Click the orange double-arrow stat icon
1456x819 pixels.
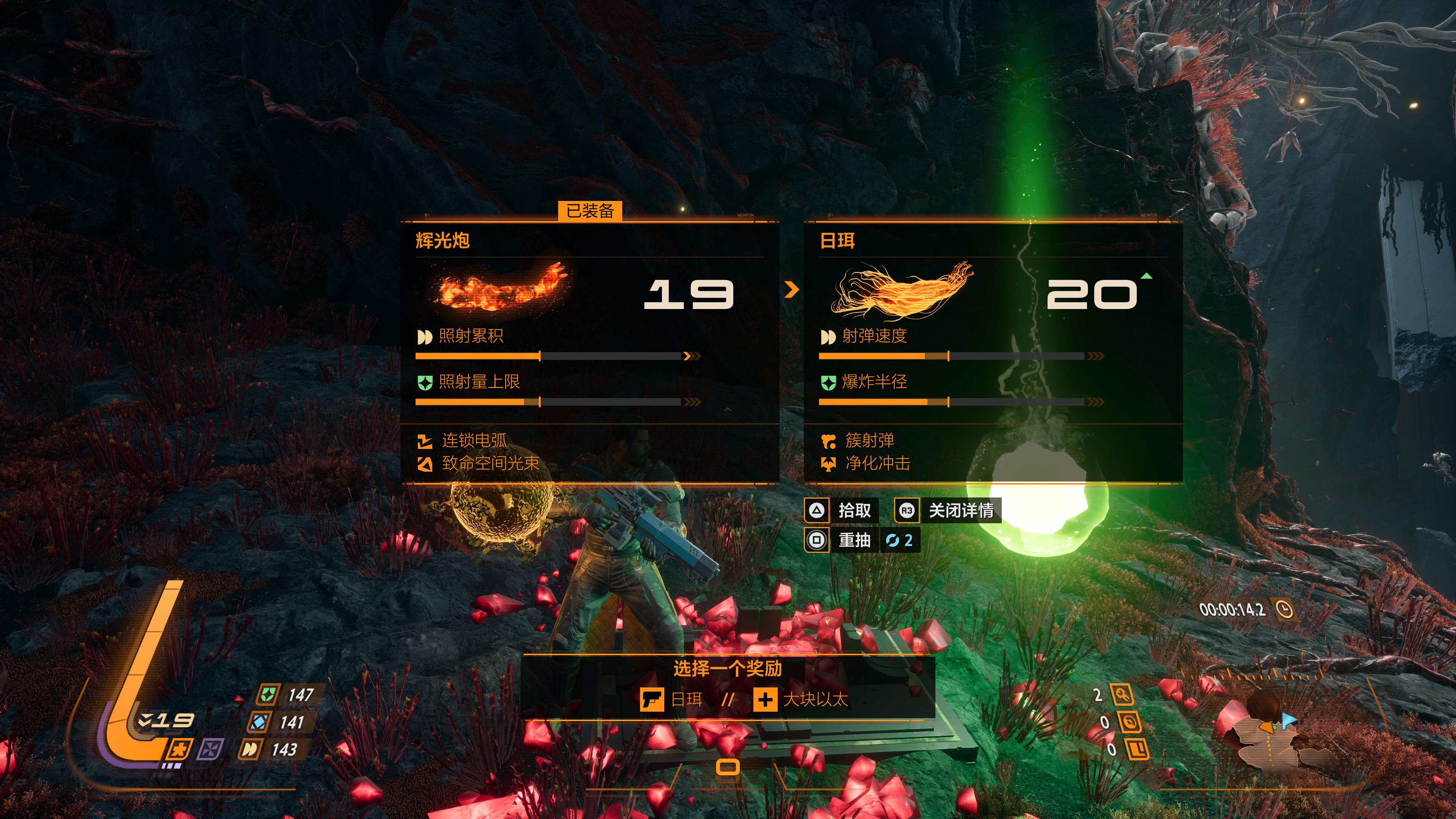249,750
